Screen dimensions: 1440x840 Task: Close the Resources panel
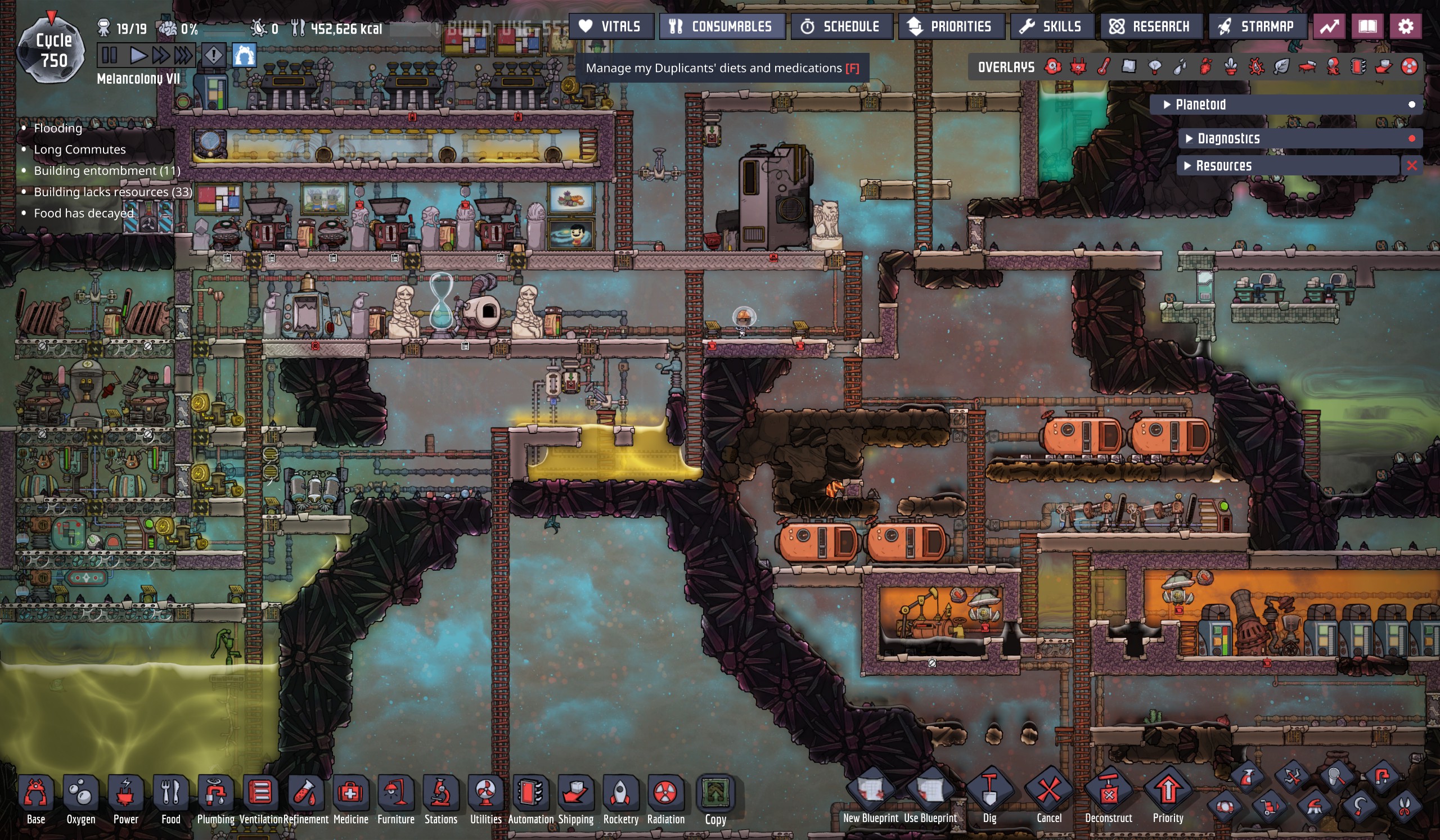[x=1412, y=166]
